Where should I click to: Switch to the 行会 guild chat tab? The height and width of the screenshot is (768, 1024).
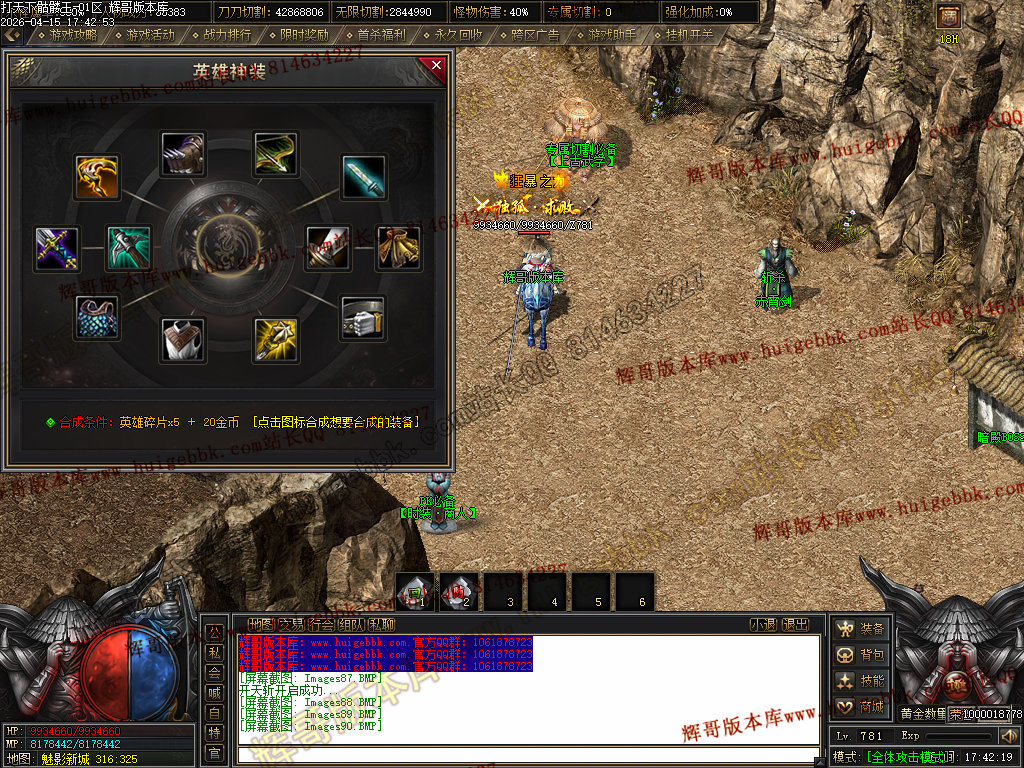coord(322,625)
